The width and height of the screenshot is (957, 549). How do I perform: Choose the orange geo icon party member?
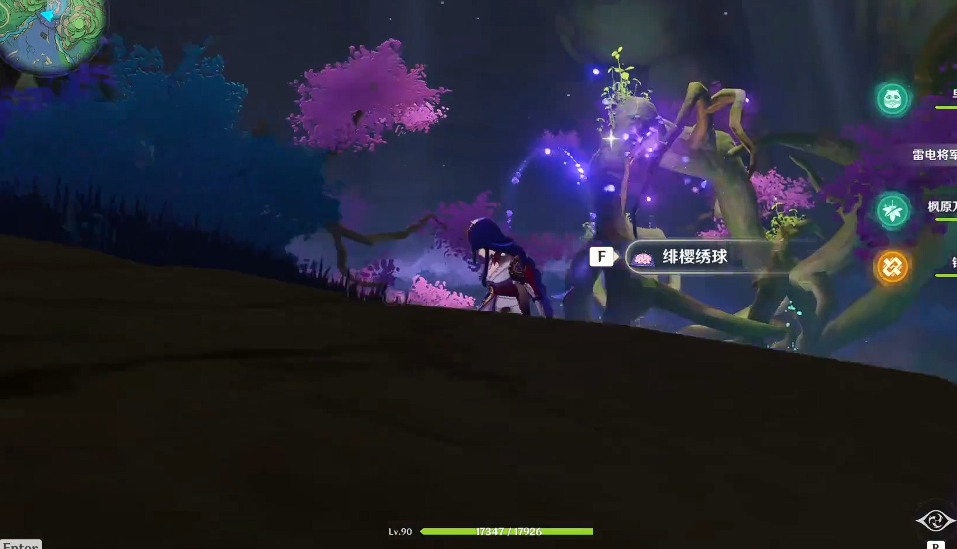coord(892,267)
